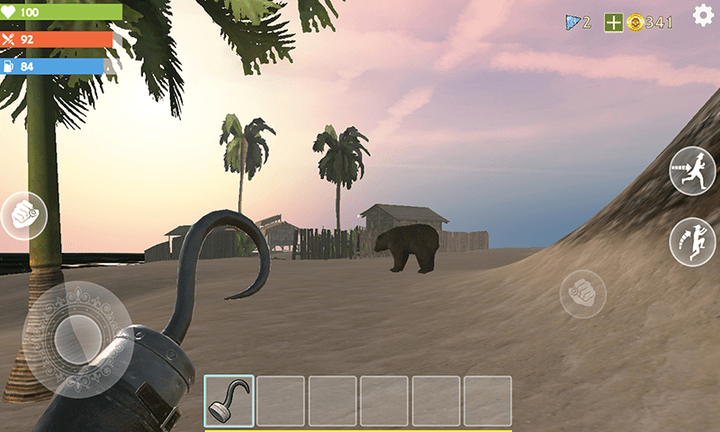Touch the virtual movement joystick
Viewport: 720px width, 432px height.
pos(76,338)
